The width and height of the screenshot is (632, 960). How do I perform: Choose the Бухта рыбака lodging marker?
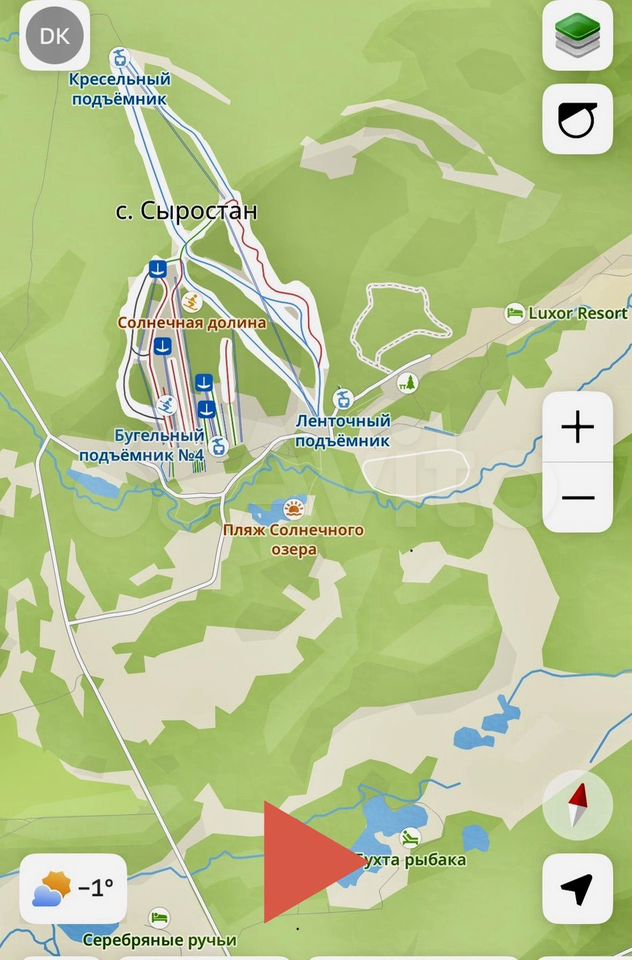pyautogui.click(x=408, y=837)
